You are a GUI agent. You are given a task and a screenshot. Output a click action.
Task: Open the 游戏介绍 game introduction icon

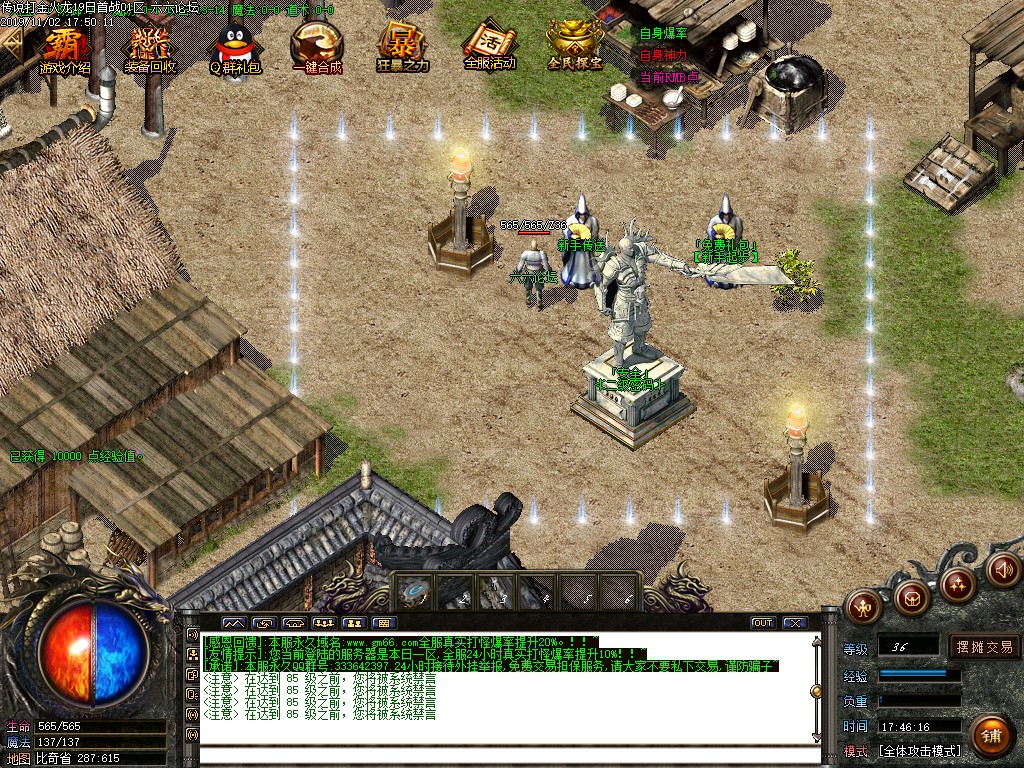(65, 50)
